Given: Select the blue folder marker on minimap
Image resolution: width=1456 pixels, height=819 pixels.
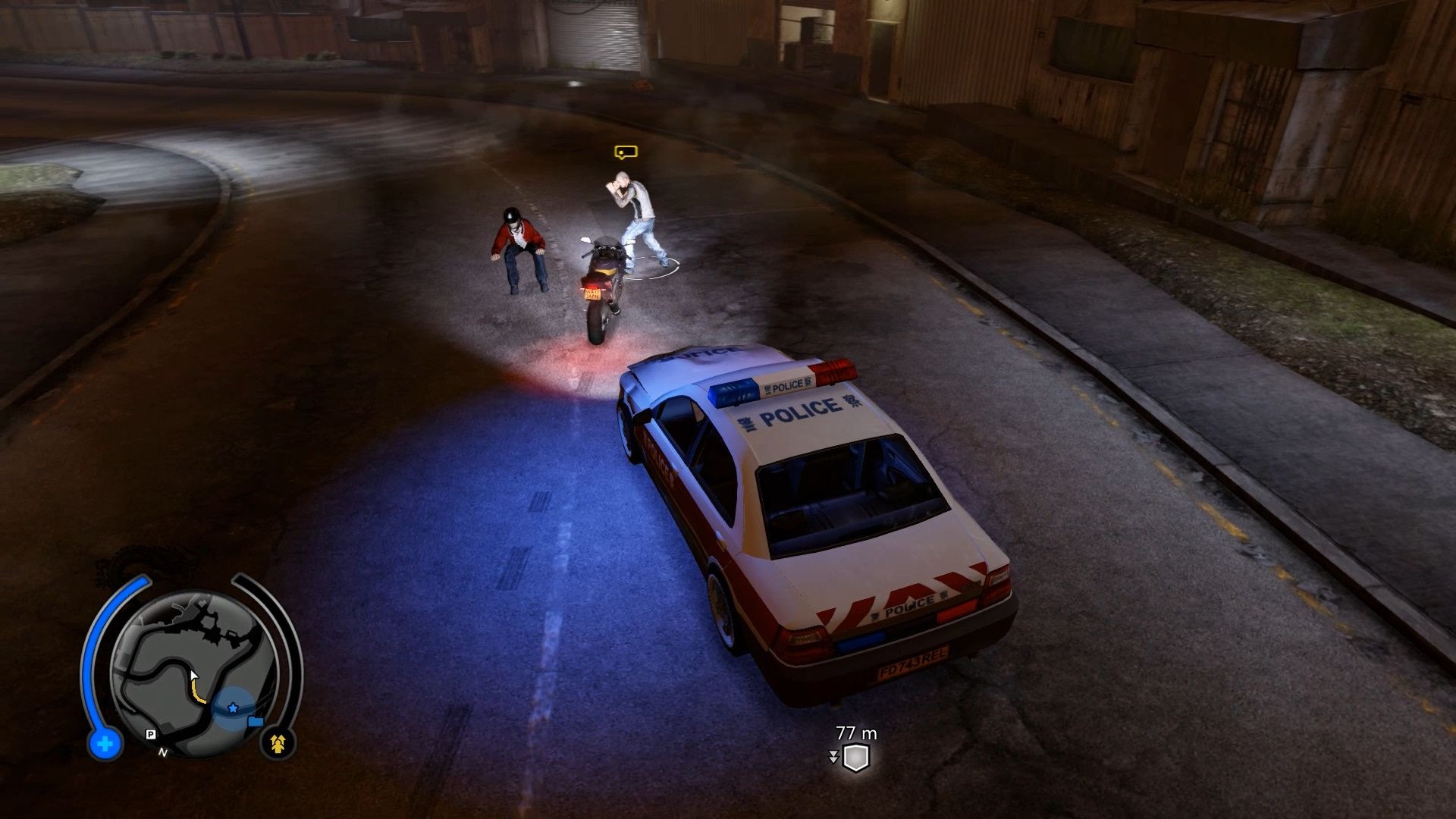Looking at the screenshot, I should click(x=256, y=721).
